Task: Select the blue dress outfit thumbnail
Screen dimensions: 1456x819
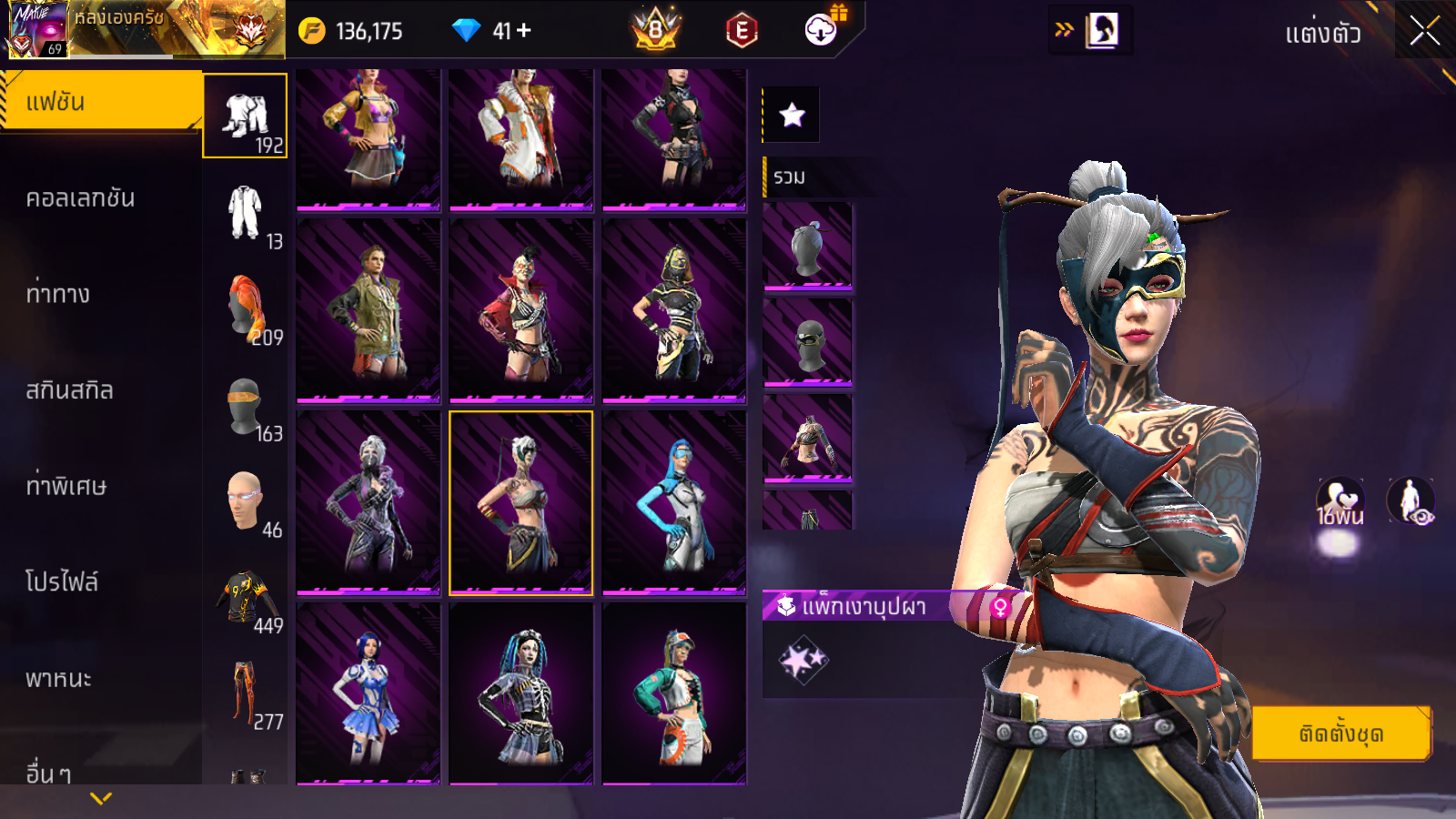Action: tap(369, 693)
